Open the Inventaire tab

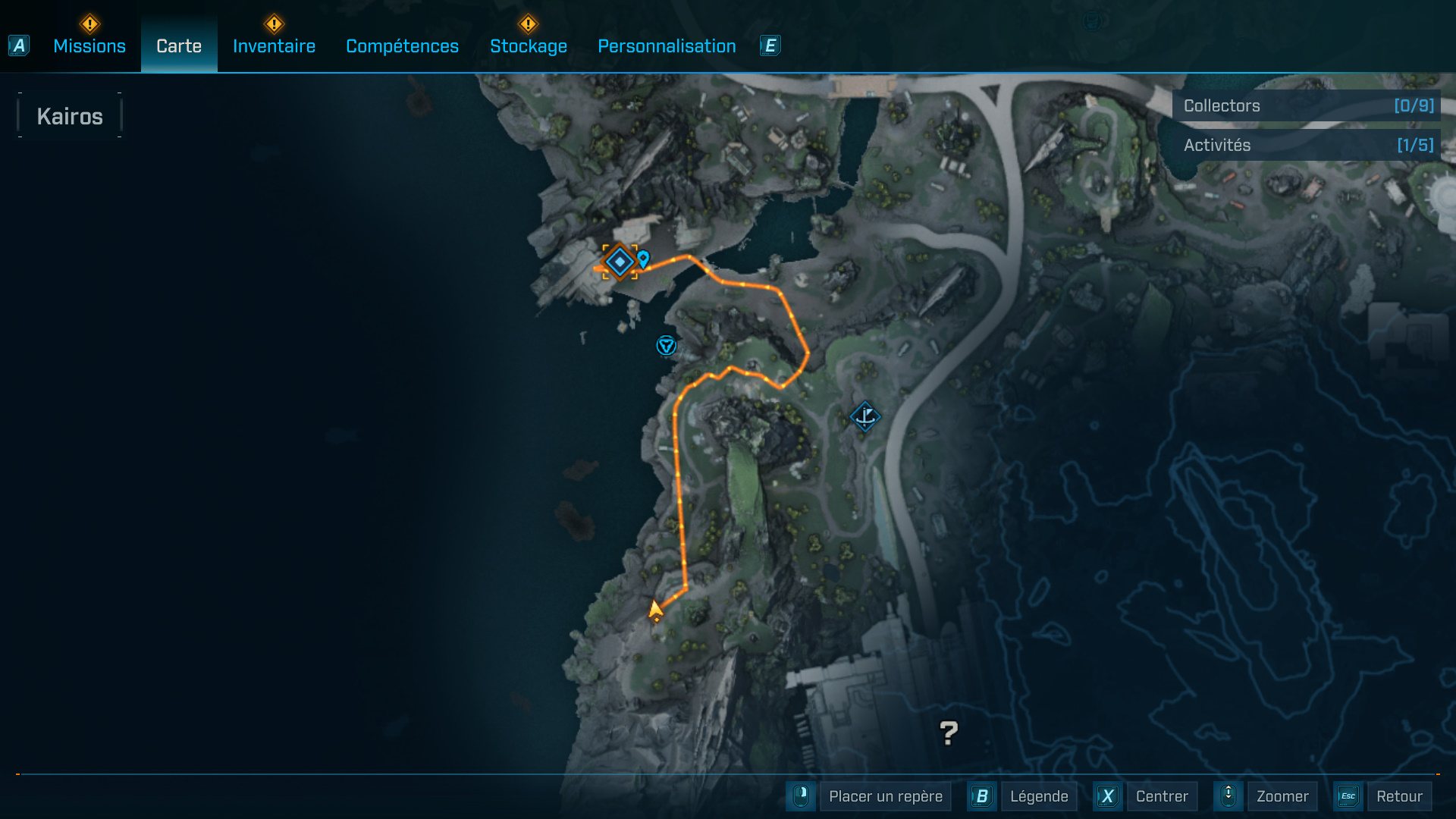tap(274, 46)
